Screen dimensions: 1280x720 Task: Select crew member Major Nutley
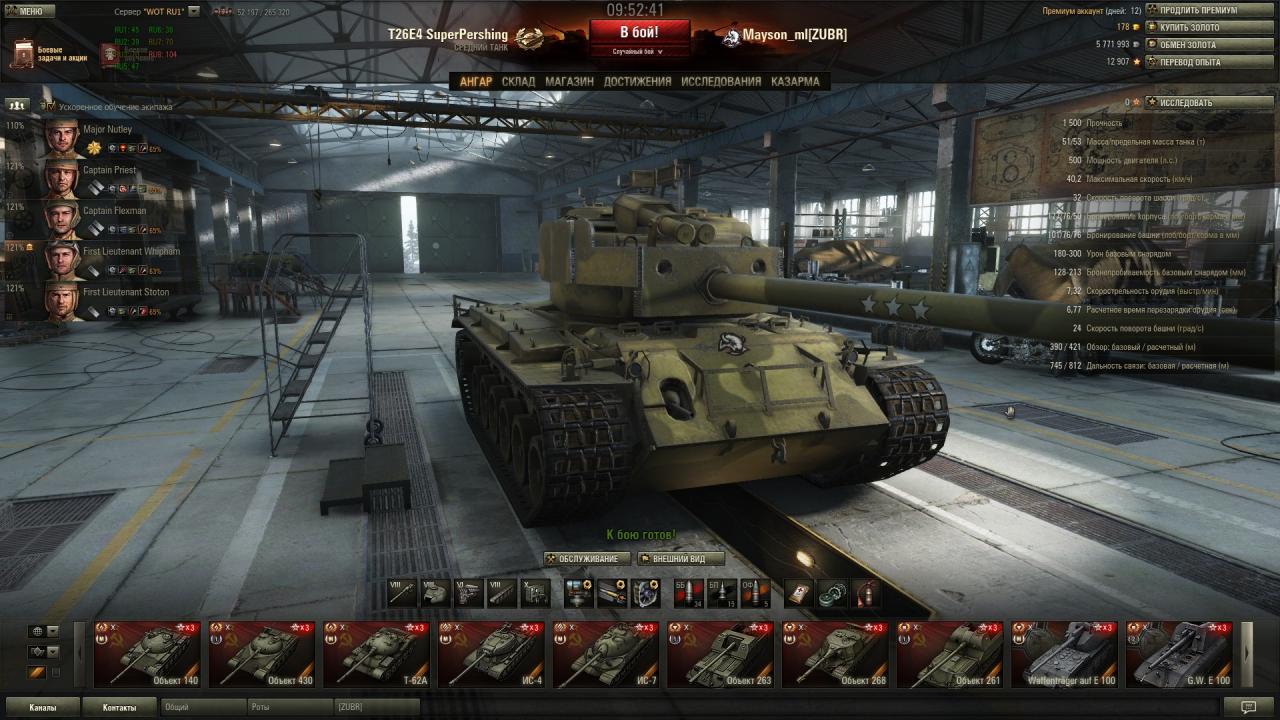(100, 138)
